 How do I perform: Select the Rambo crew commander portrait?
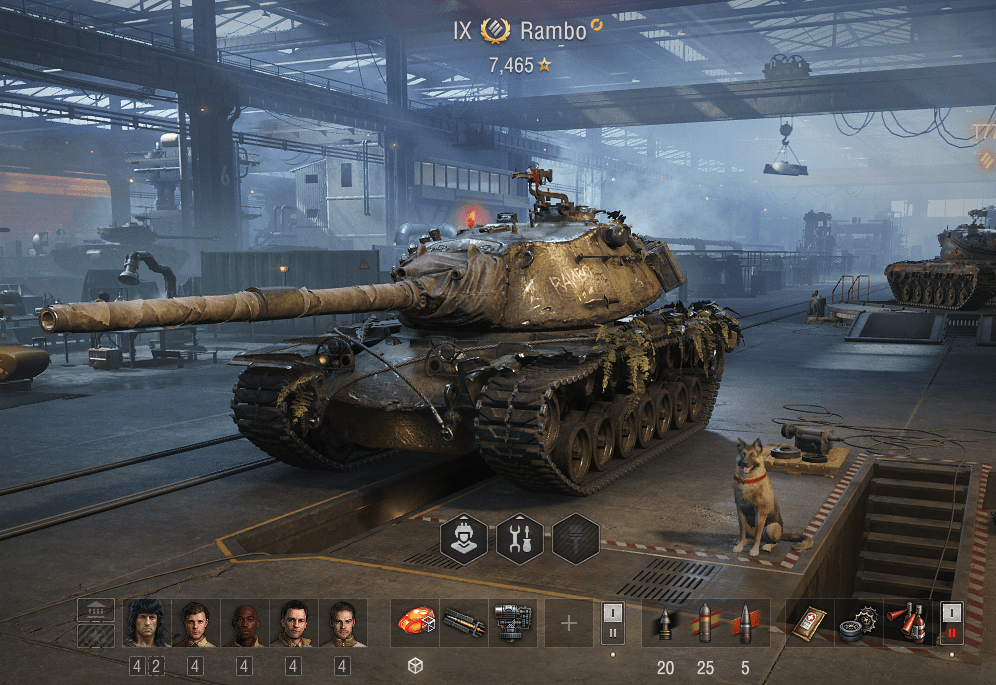point(145,624)
